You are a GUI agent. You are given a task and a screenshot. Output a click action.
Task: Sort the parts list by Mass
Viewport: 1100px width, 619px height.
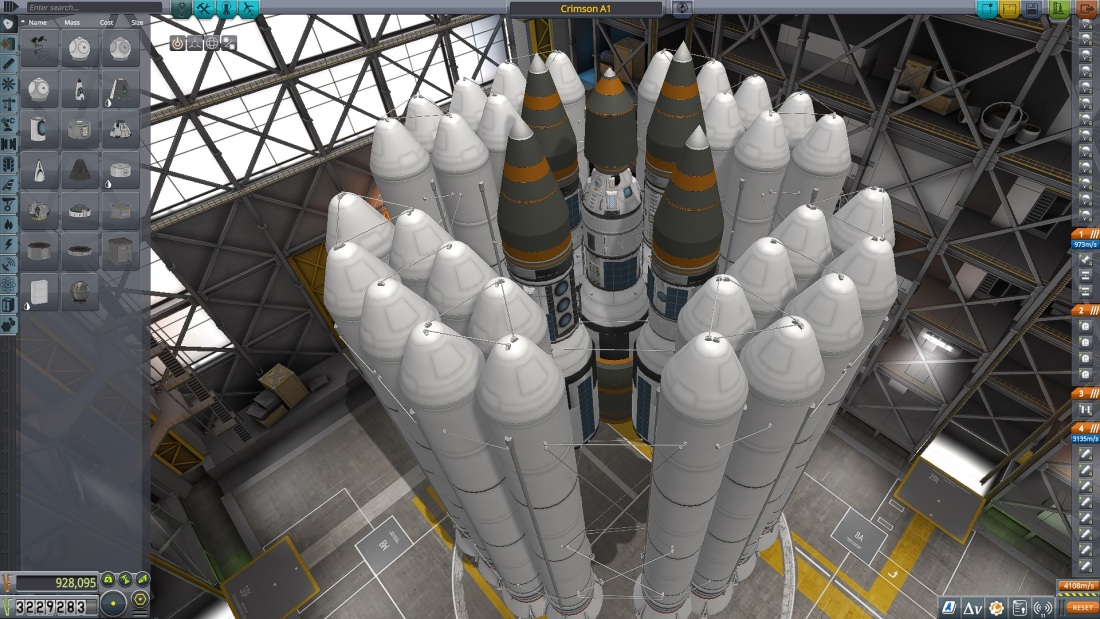pyautogui.click(x=72, y=21)
